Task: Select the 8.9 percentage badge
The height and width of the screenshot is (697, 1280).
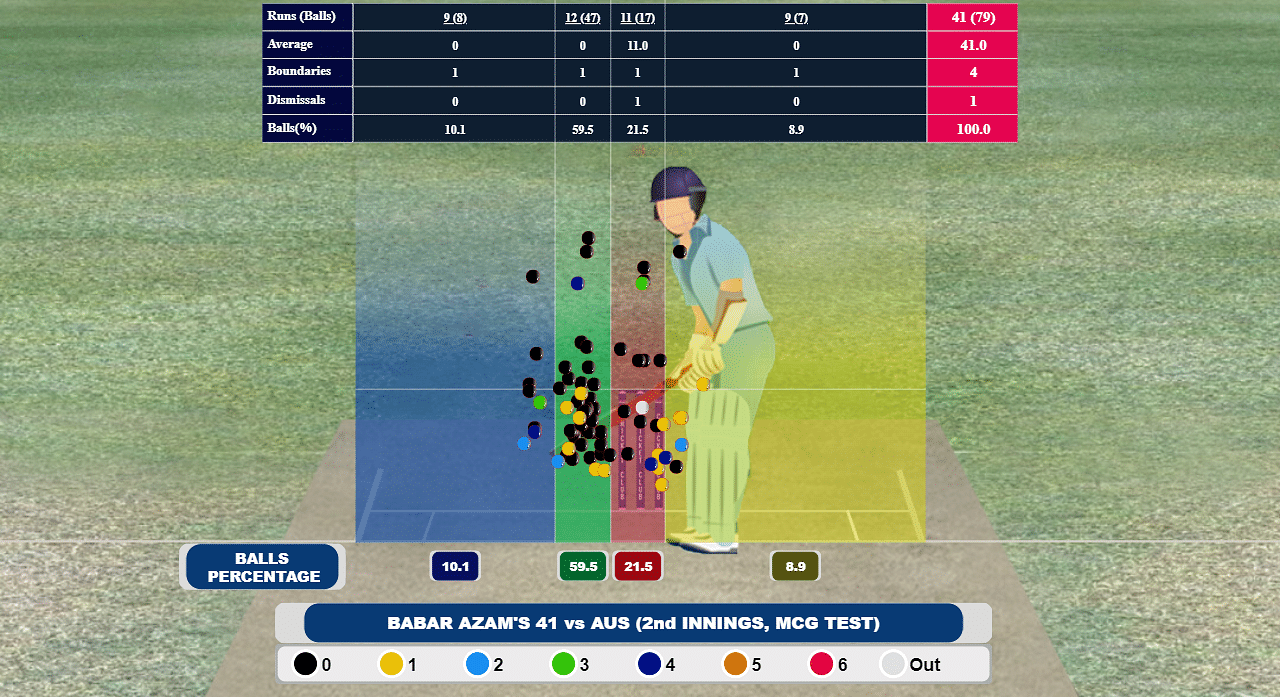Action: [795, 567]
